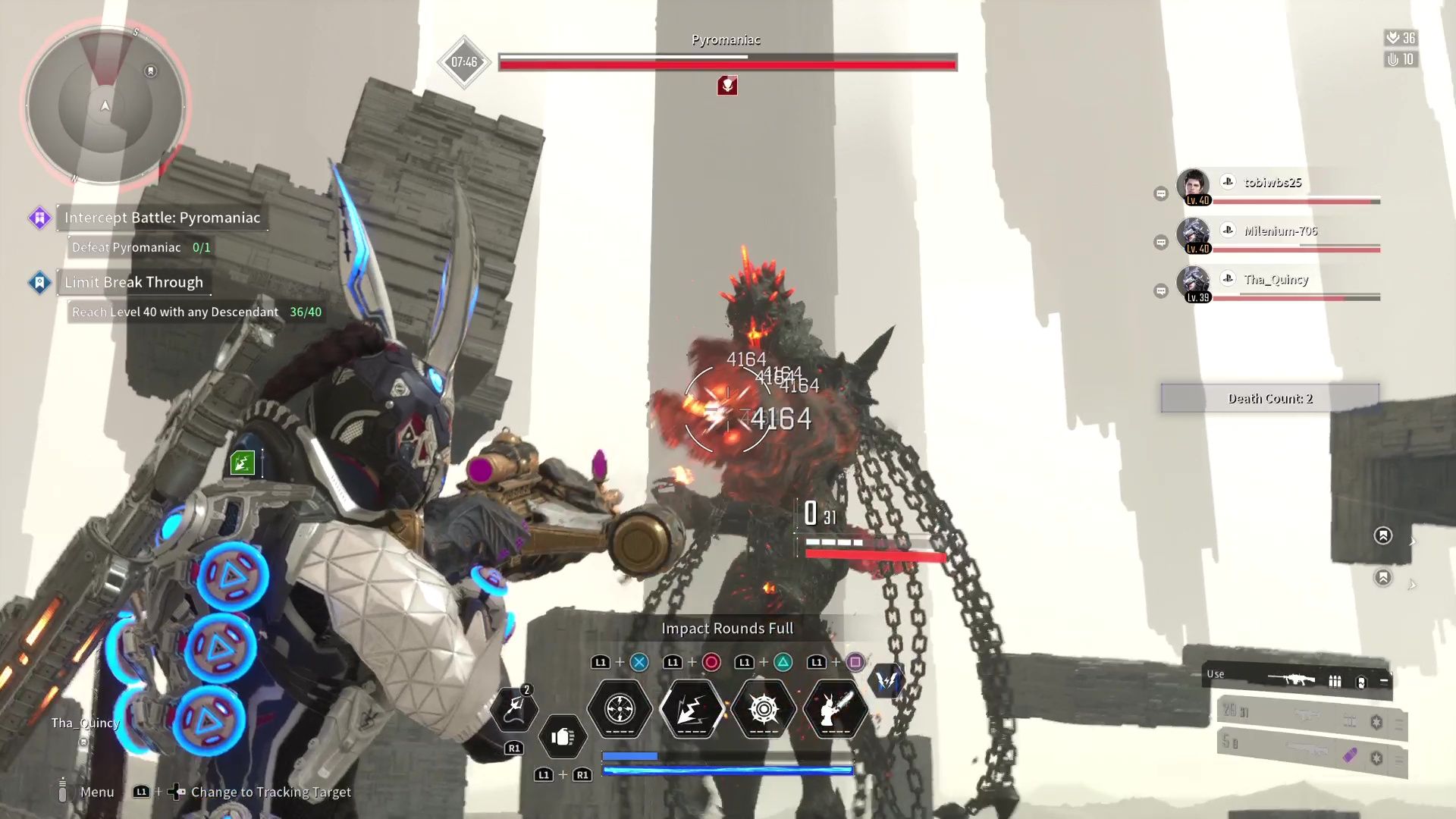Click the Pyromaniac boss health bar

click(x=726, y=64)
